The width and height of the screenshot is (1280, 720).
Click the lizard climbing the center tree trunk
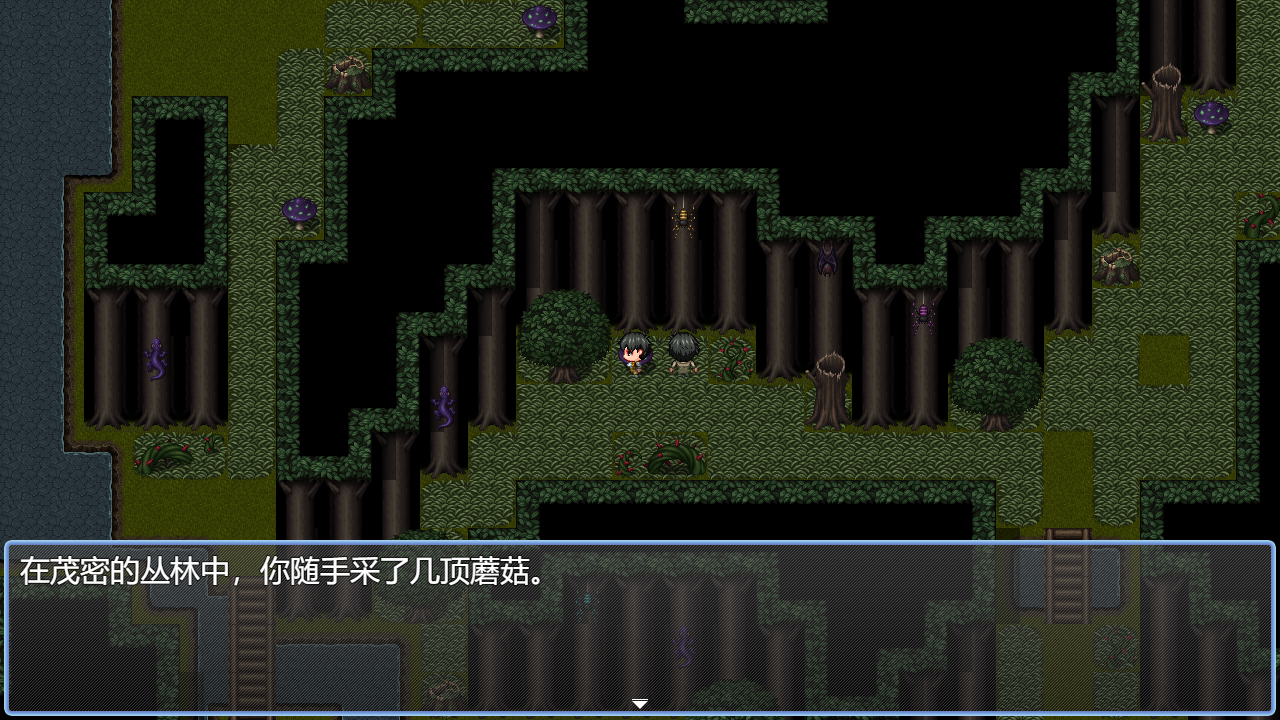coord(443,405)
